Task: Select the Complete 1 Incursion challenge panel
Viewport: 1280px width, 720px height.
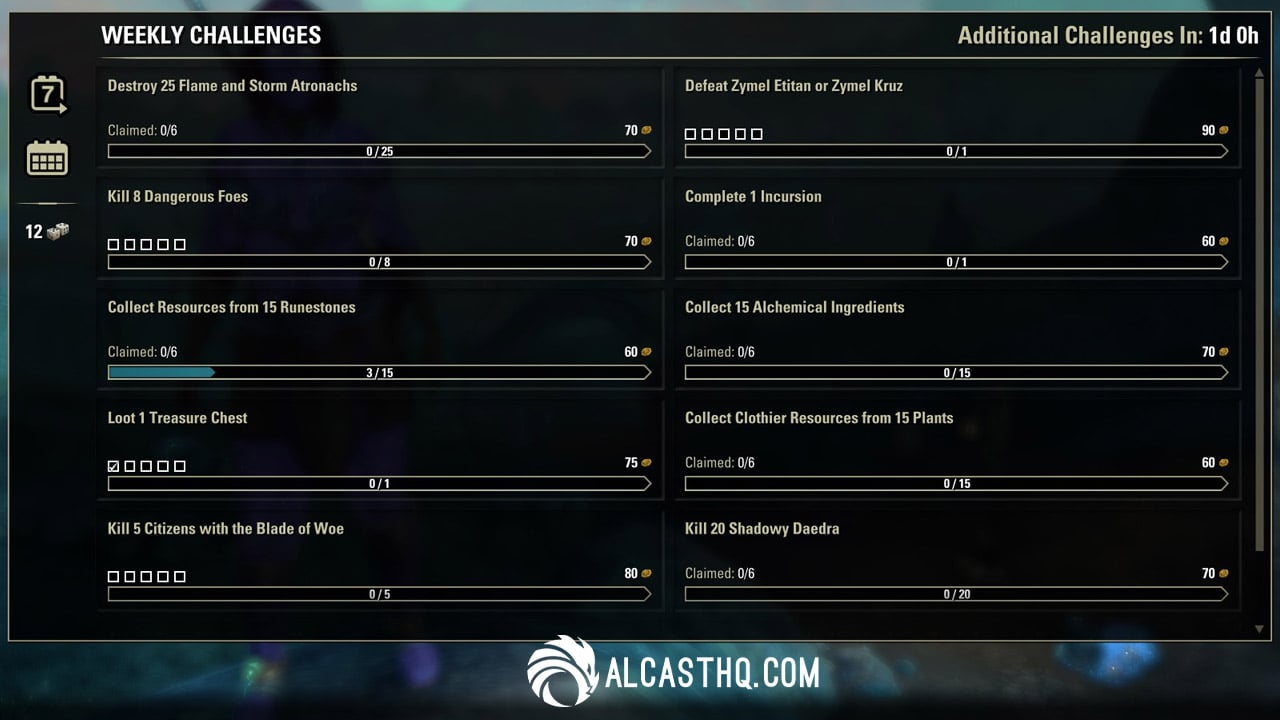Action: [957, 227]
